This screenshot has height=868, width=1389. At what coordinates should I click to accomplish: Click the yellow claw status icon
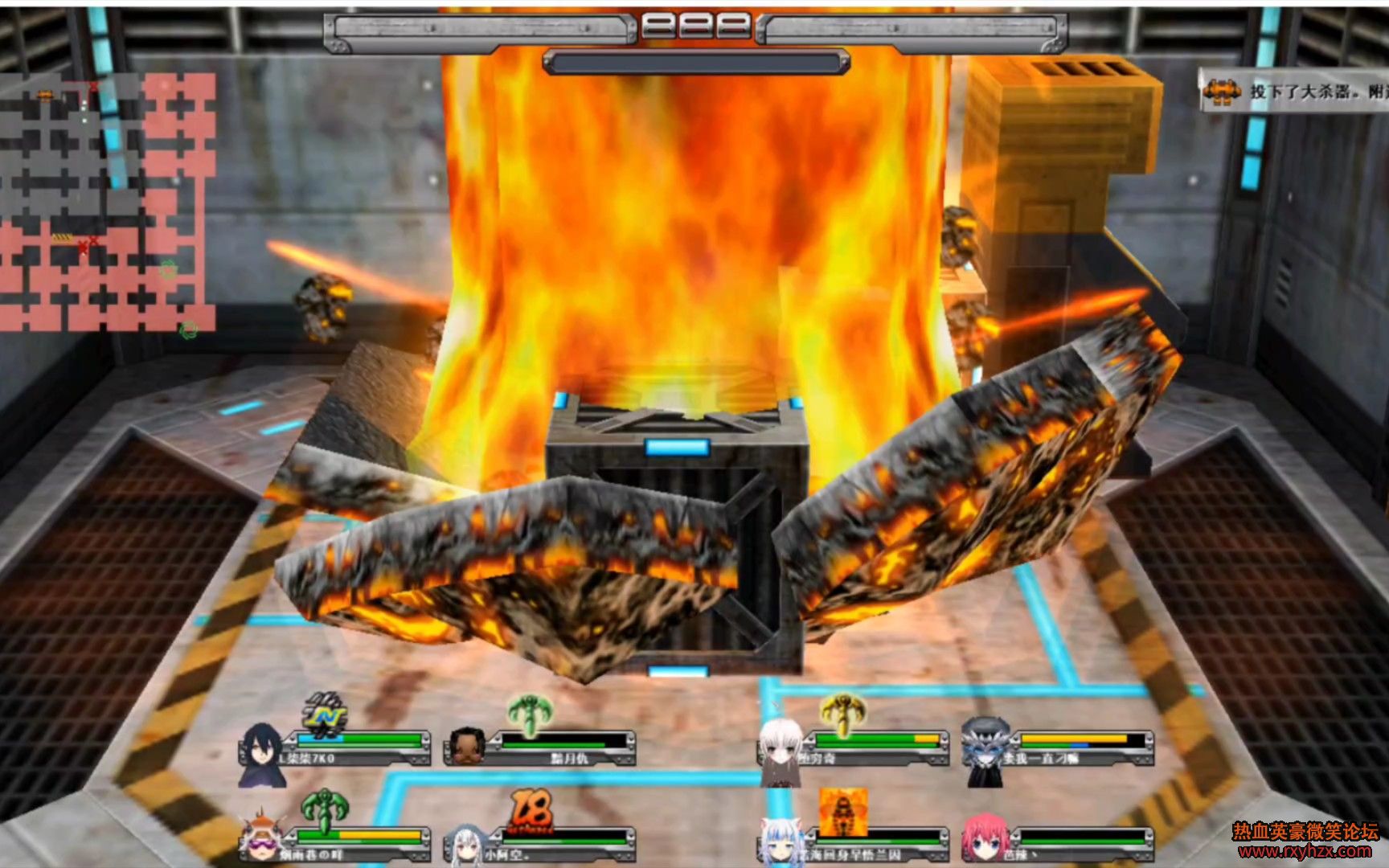point(841,713)
